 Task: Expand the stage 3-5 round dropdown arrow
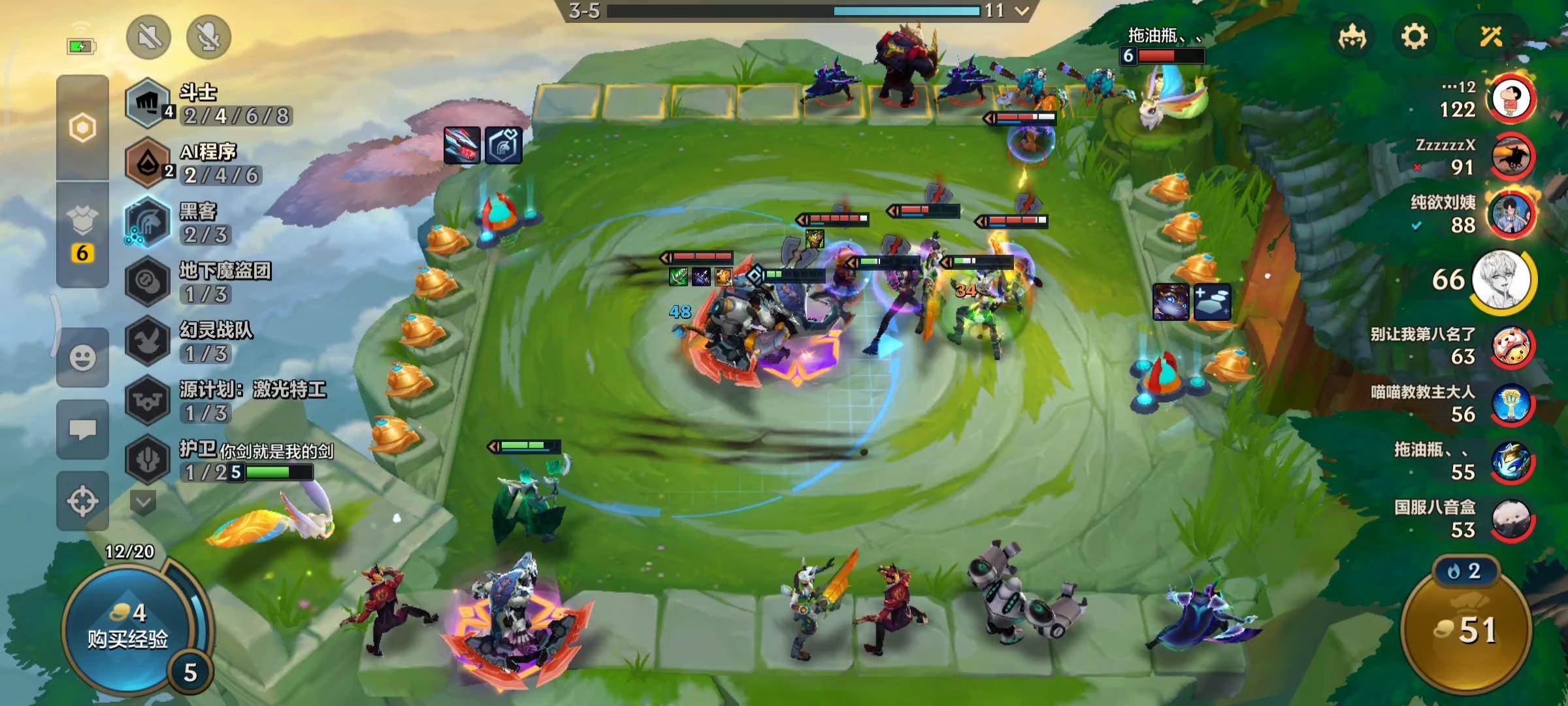(1021, 10)
